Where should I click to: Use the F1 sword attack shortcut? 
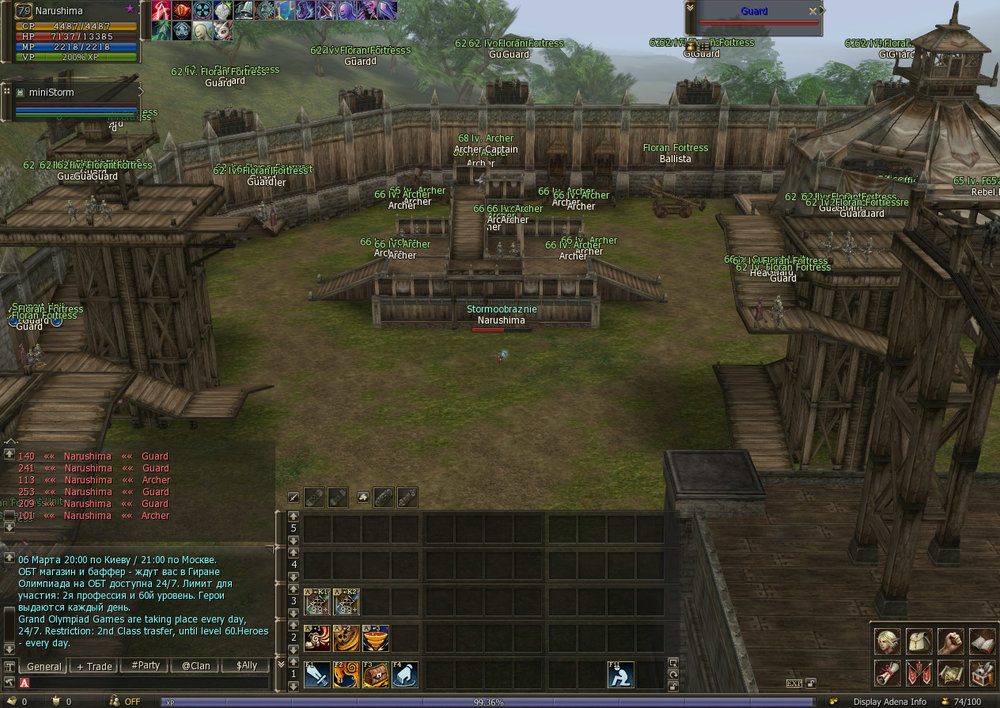point(318,674)
